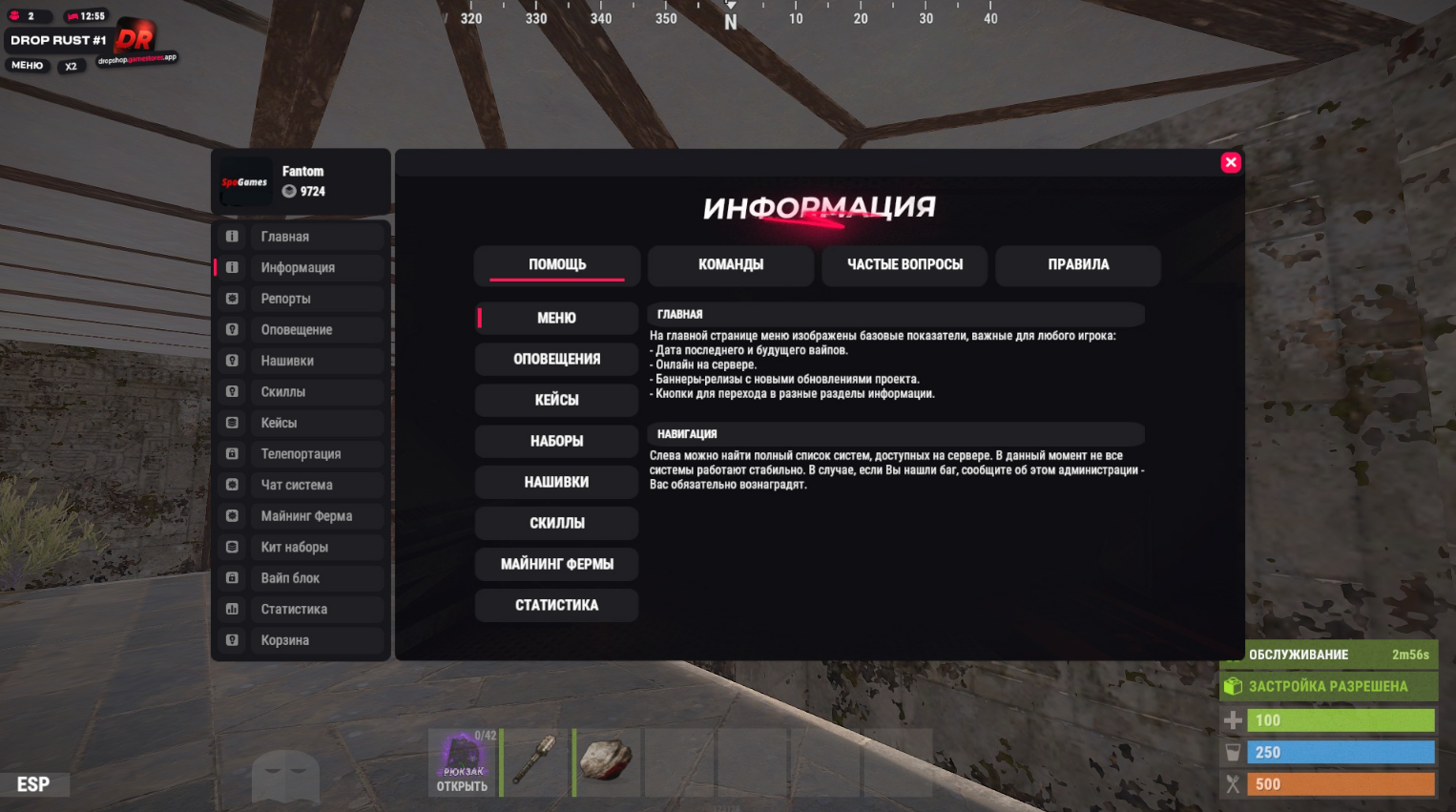The width and height of the screenshot is (1456, 812).
Task: Toggle the ESP button
Action: pos(33,784)
